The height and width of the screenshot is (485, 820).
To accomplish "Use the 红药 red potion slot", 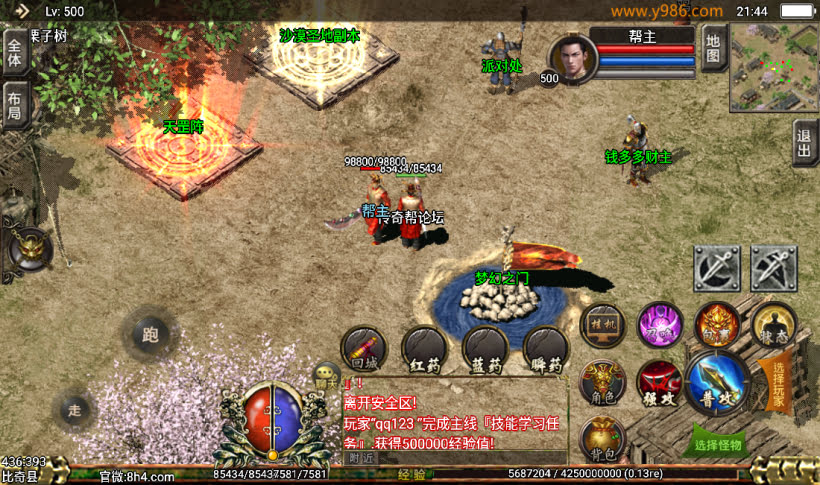I will pyautogui.click(x=423, y=349).
